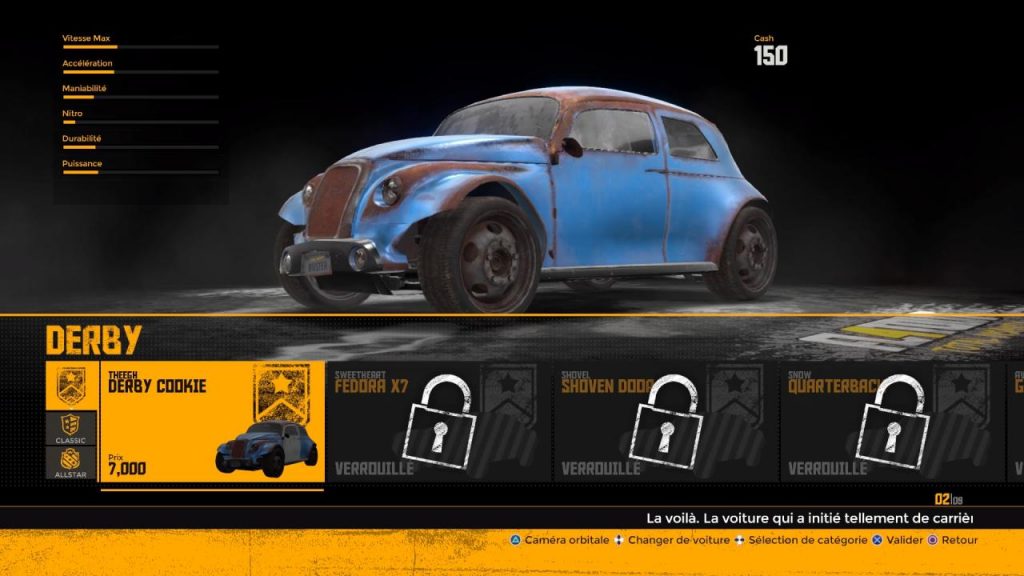The width and height of the screenshot is (1024, 576).
Task: Select the Derby Cookie car tile
Action: click(212, 422)
